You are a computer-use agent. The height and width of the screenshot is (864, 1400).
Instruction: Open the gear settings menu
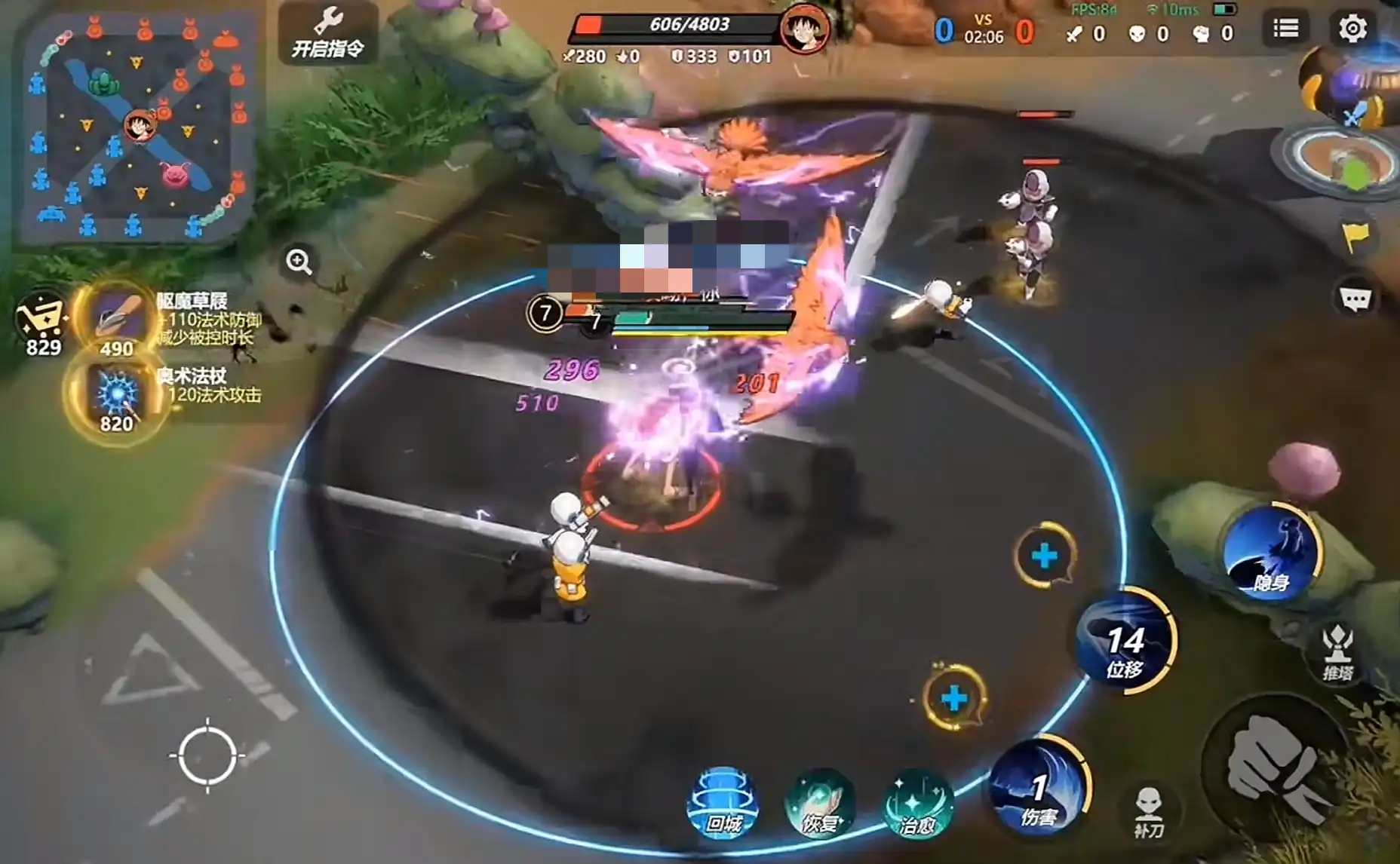tap(1352, 29)
